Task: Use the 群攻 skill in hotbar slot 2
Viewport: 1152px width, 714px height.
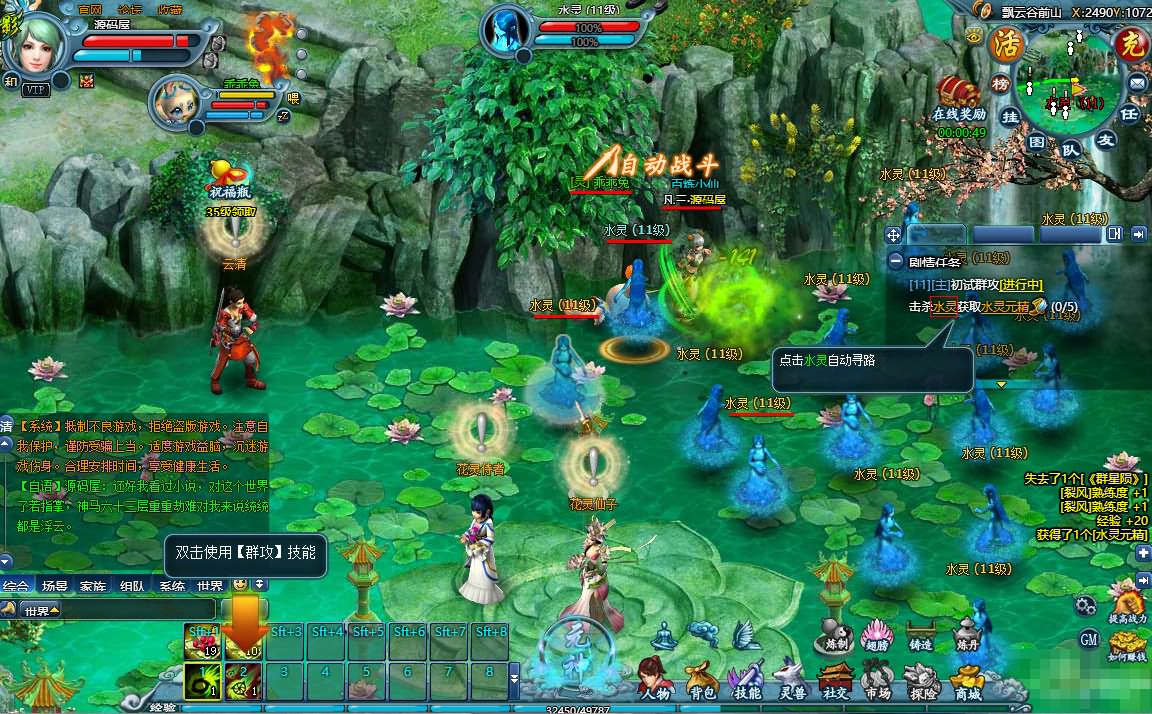Action: pyautogui.click(x=243, y=680)
